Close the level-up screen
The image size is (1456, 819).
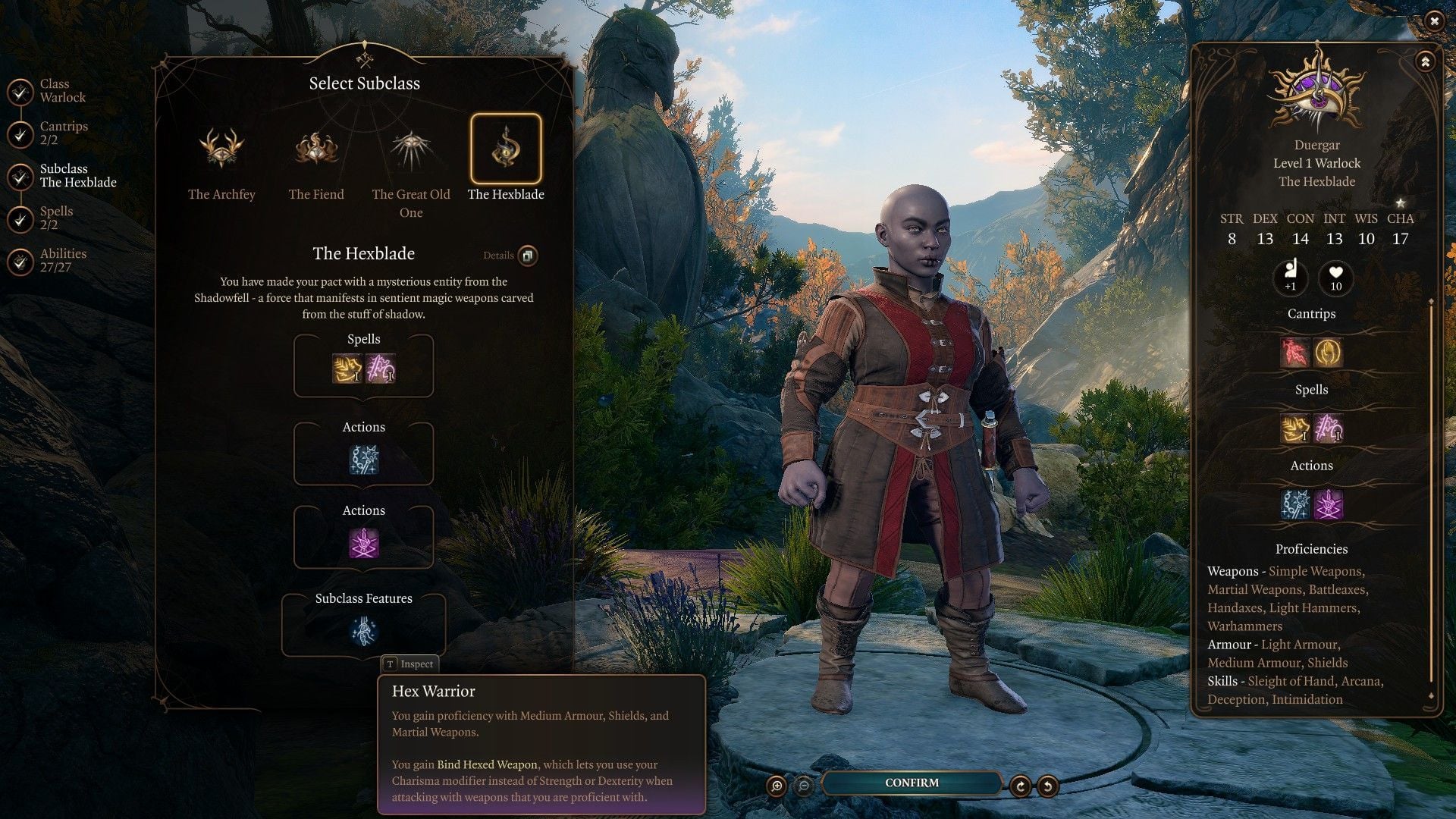pos(1433,21)
